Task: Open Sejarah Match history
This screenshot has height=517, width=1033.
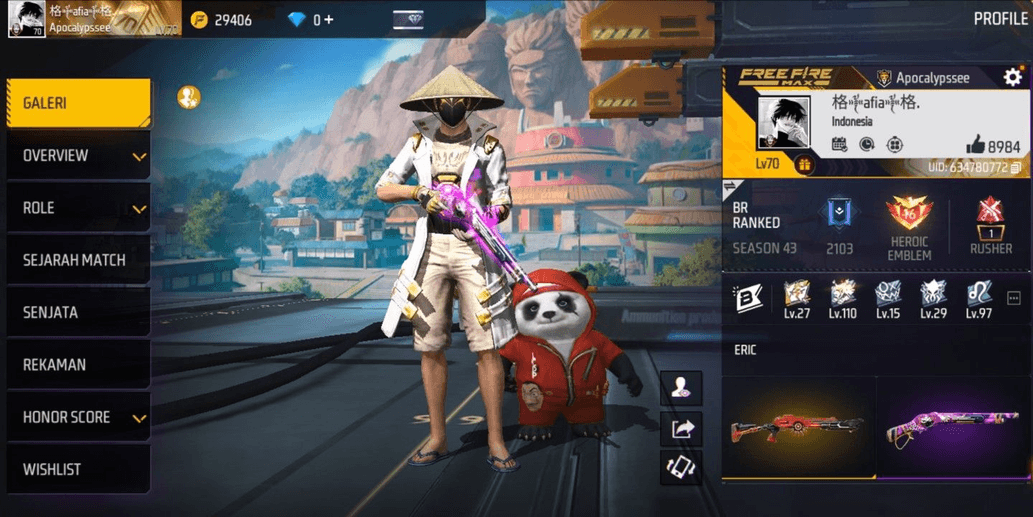Action: (78, 260)
